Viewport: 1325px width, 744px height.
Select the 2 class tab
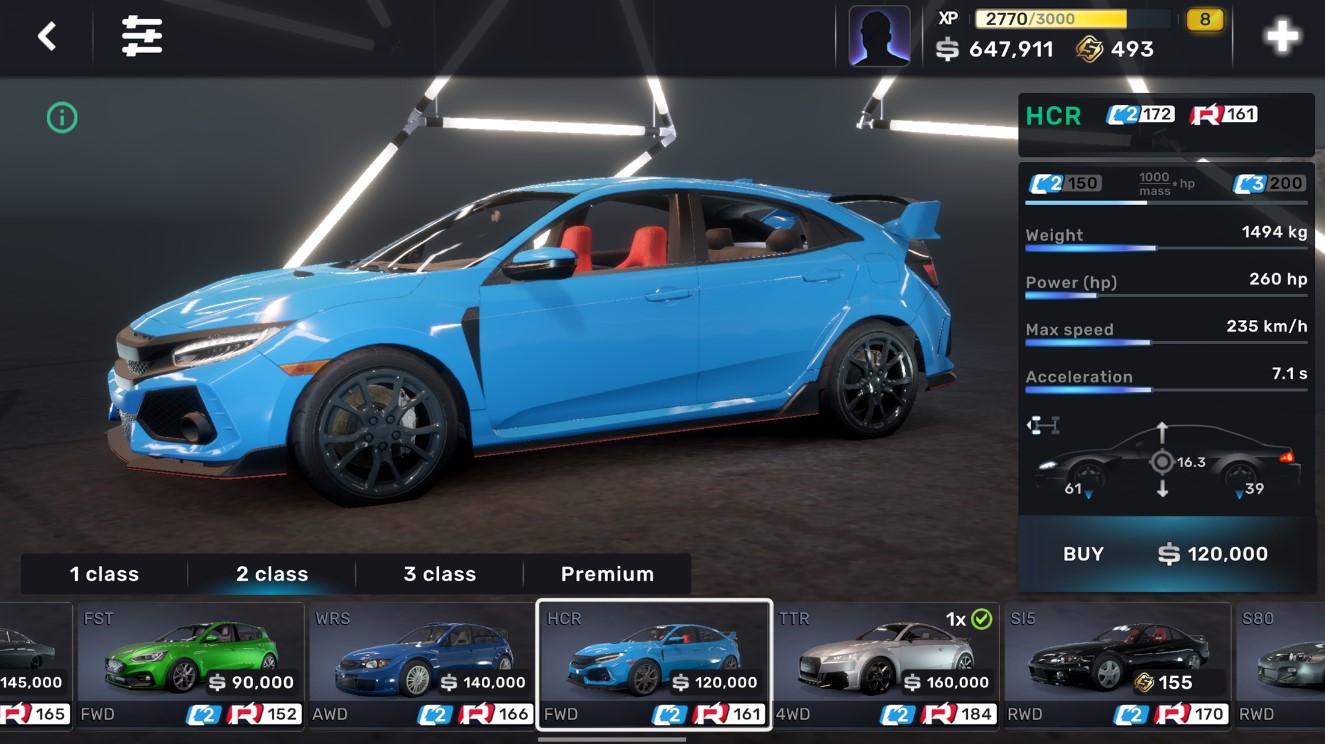tap(272, 574)
